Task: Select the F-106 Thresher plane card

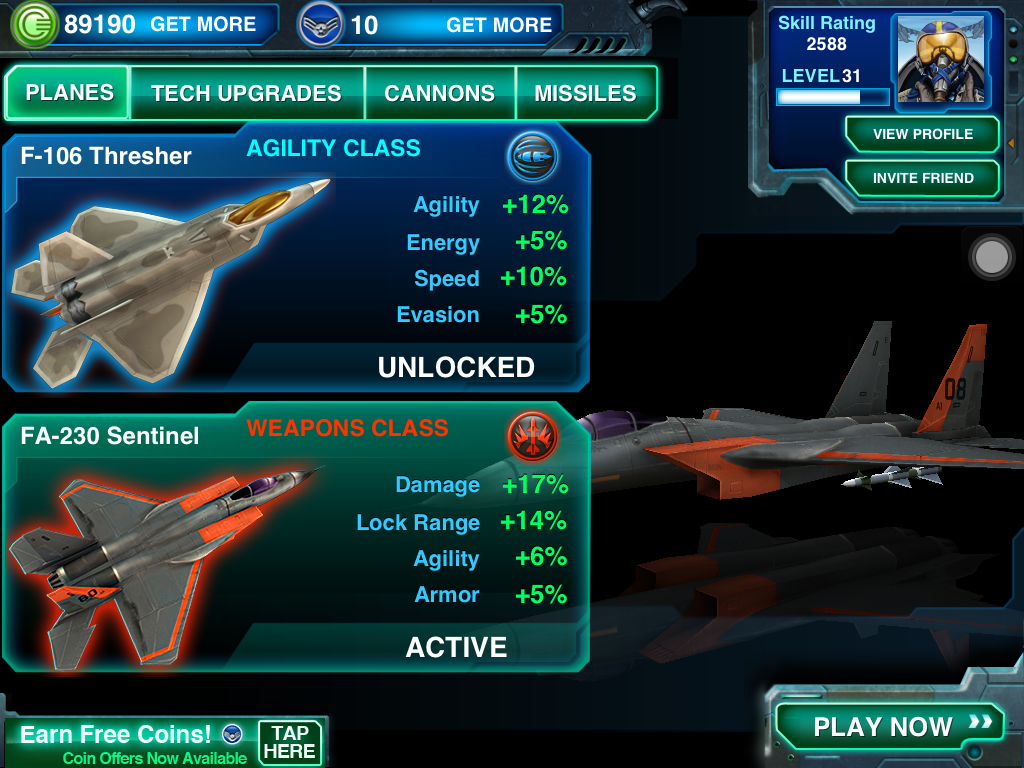Action: pyautogui.click(x=295, y=262)
